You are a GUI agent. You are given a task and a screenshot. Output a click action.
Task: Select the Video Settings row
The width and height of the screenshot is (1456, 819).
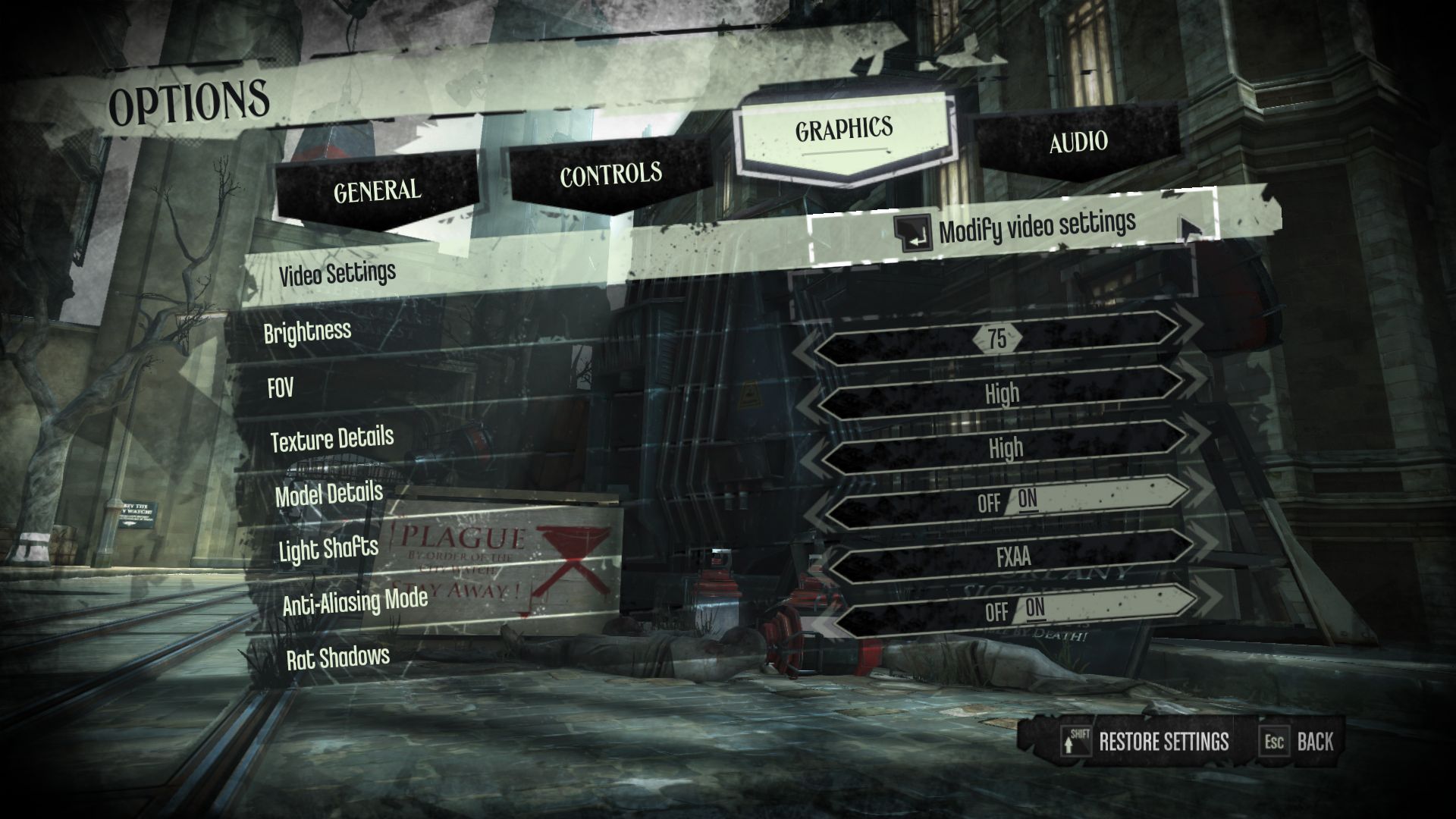[x=337, y=273]
